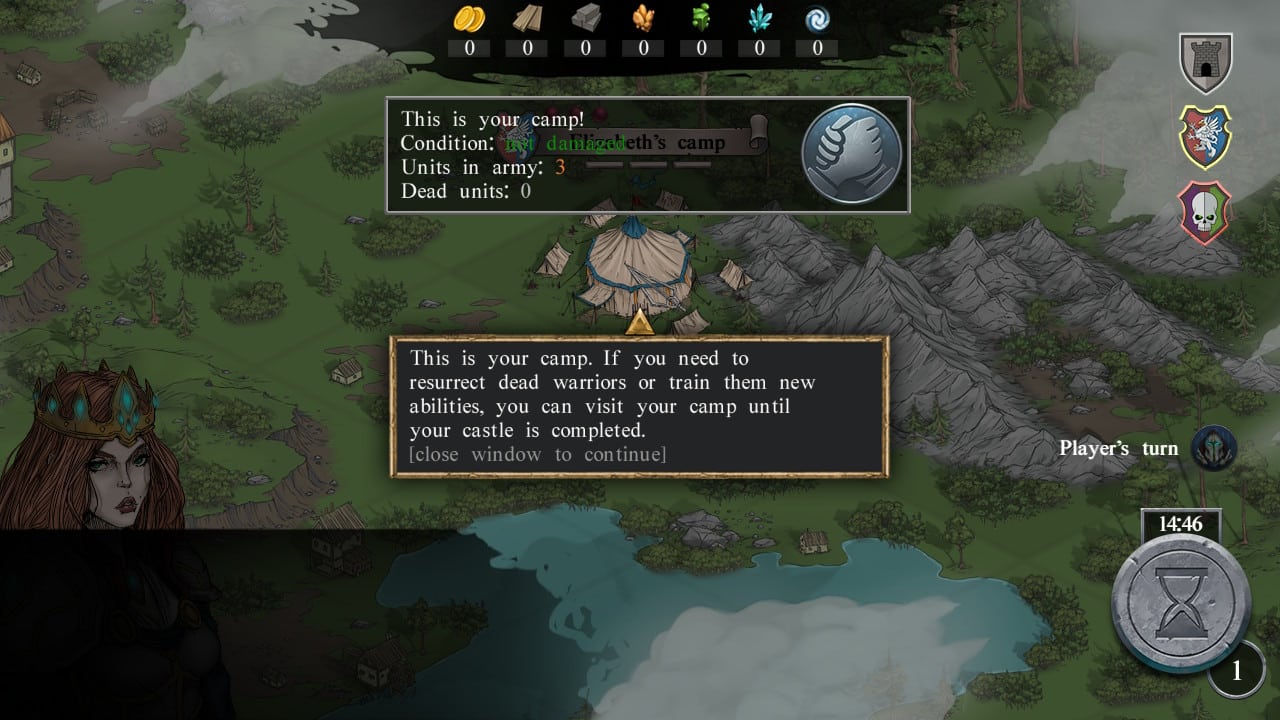Viewport: 1280px width, 720px height.
Task: Select the red-haired queen hero portrait
Action: coord(95,450)
